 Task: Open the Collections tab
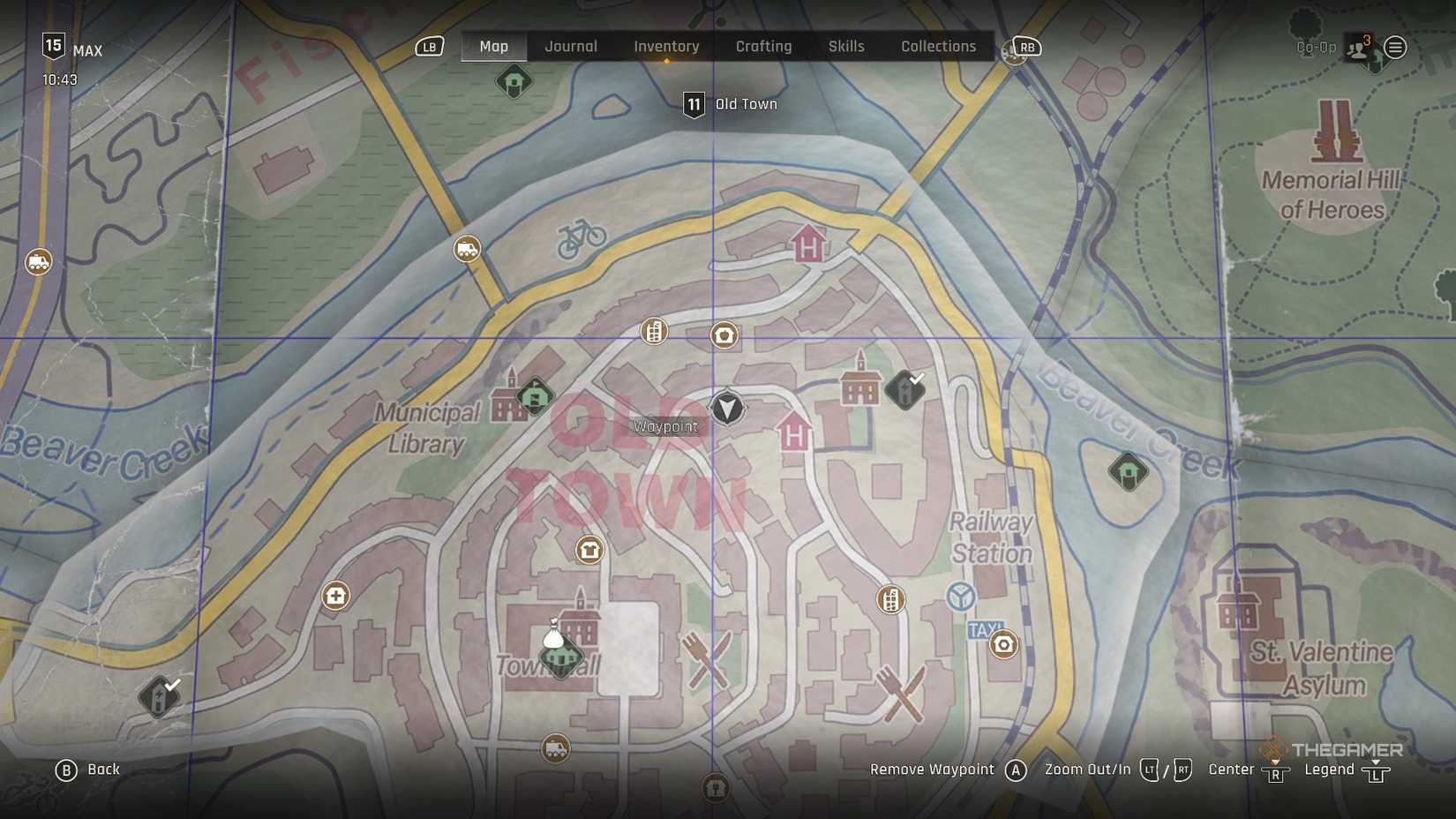938,46
